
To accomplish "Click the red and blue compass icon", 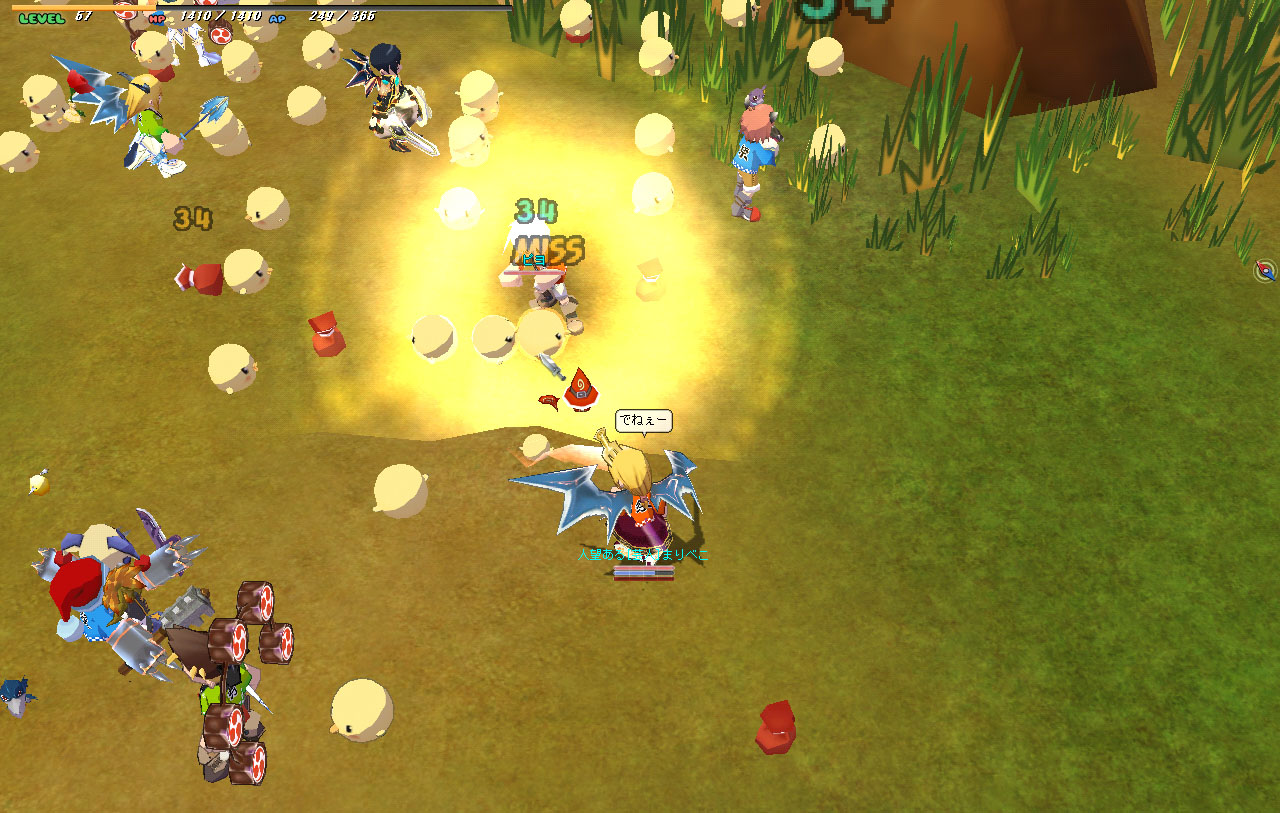I will click(x=1266, y=270).
